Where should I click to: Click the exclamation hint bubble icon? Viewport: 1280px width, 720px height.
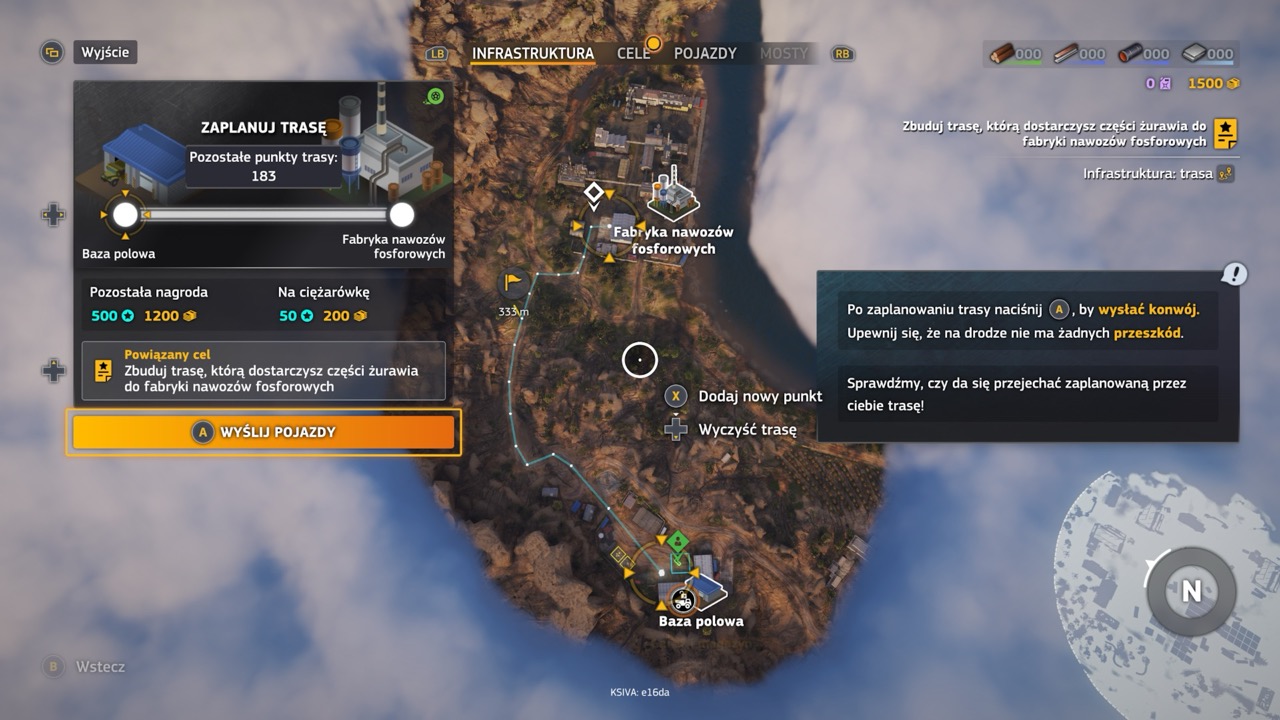click(1235, 273)
